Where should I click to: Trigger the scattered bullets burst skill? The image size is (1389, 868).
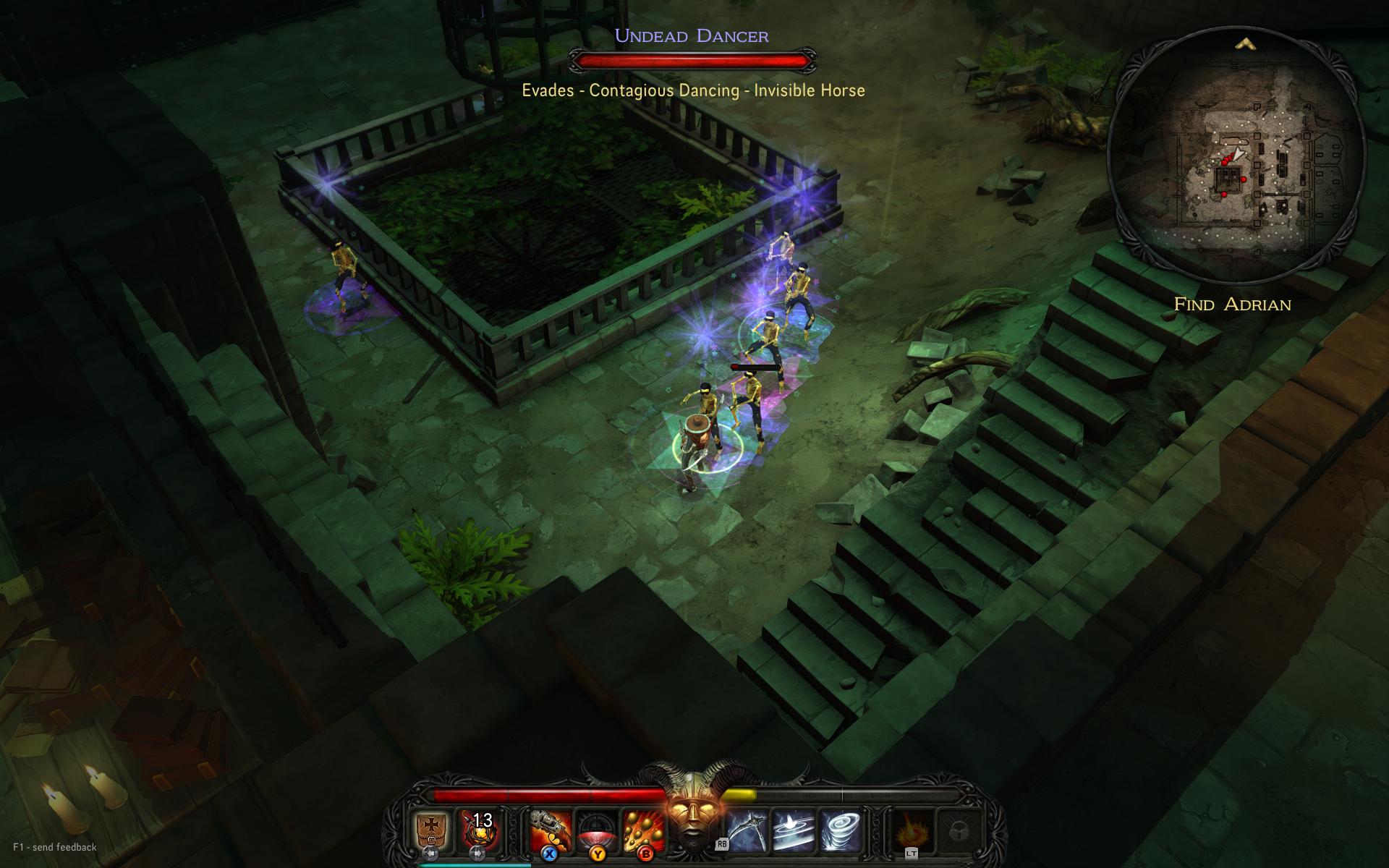tap(642, 829)
